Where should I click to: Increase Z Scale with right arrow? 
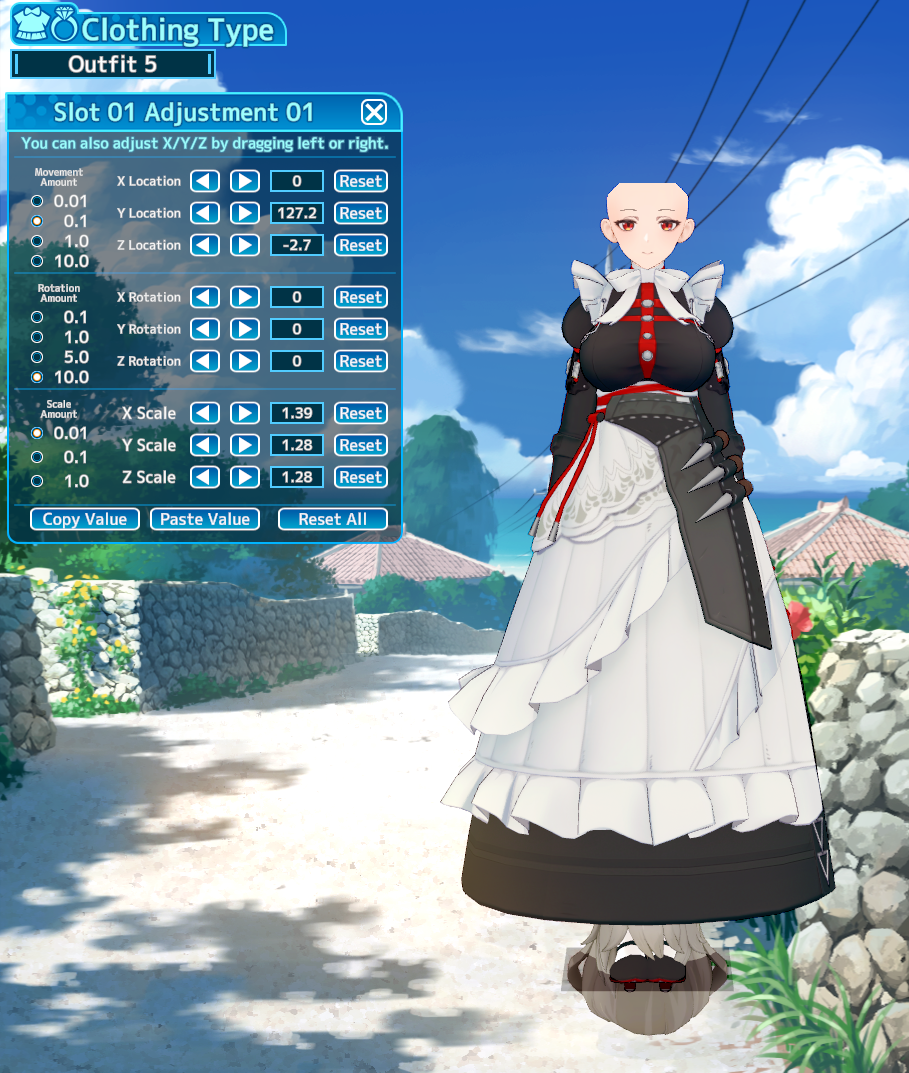pyautogui.click(x=245, y=477)
